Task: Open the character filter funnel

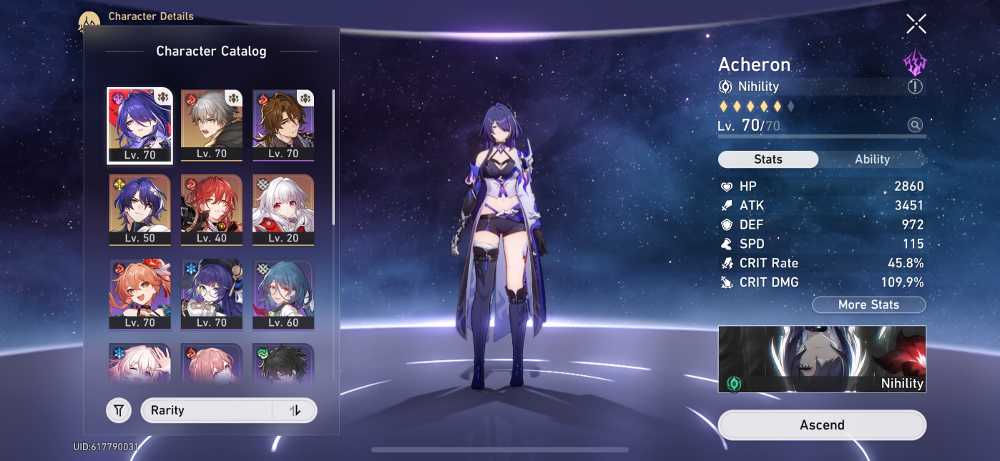Action: pos(119,410)
